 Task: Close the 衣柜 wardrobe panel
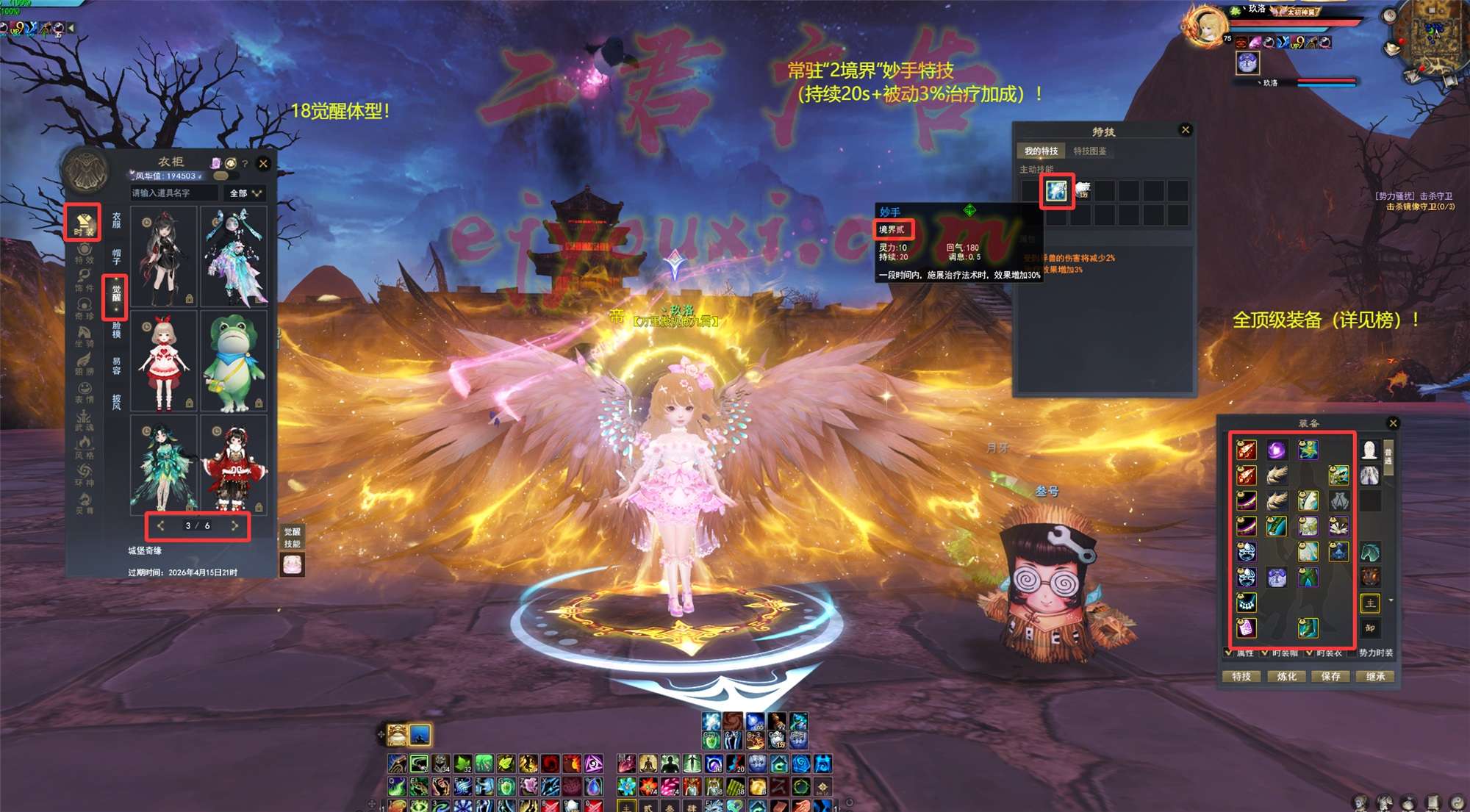263,164
